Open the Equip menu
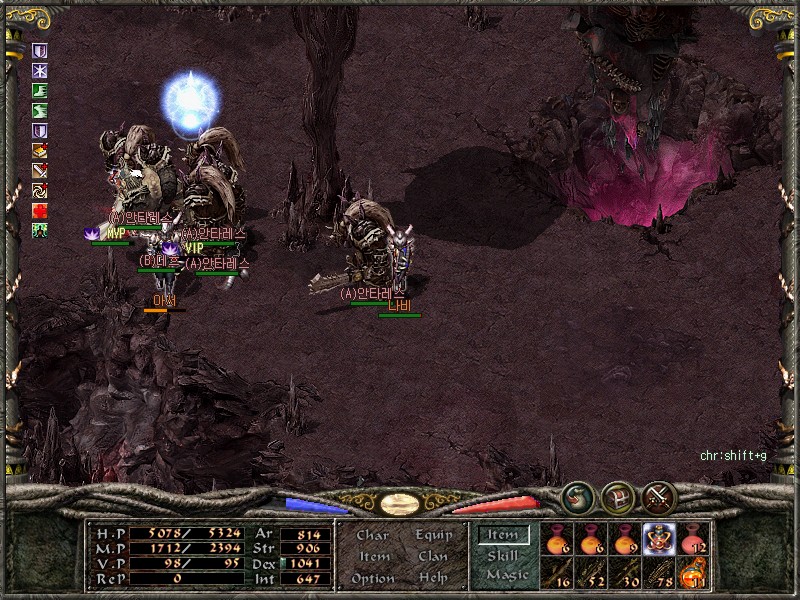Viewport: 800px width, 600px height. pos(433,535)
